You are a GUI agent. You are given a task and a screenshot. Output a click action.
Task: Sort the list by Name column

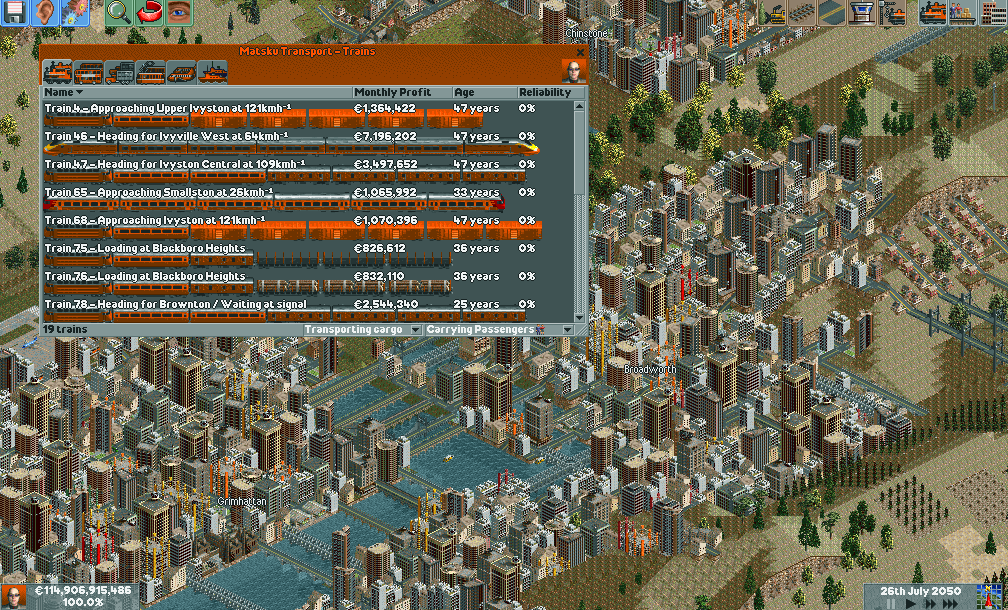(x=196, y=93)
